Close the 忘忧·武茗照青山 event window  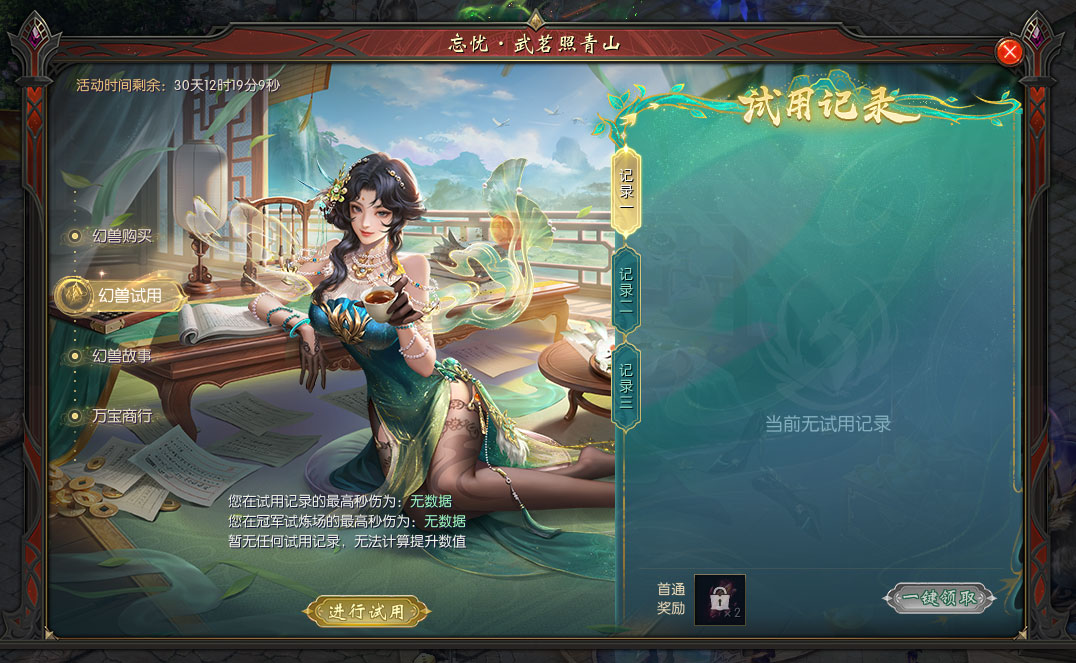[x=1009, y=52]
